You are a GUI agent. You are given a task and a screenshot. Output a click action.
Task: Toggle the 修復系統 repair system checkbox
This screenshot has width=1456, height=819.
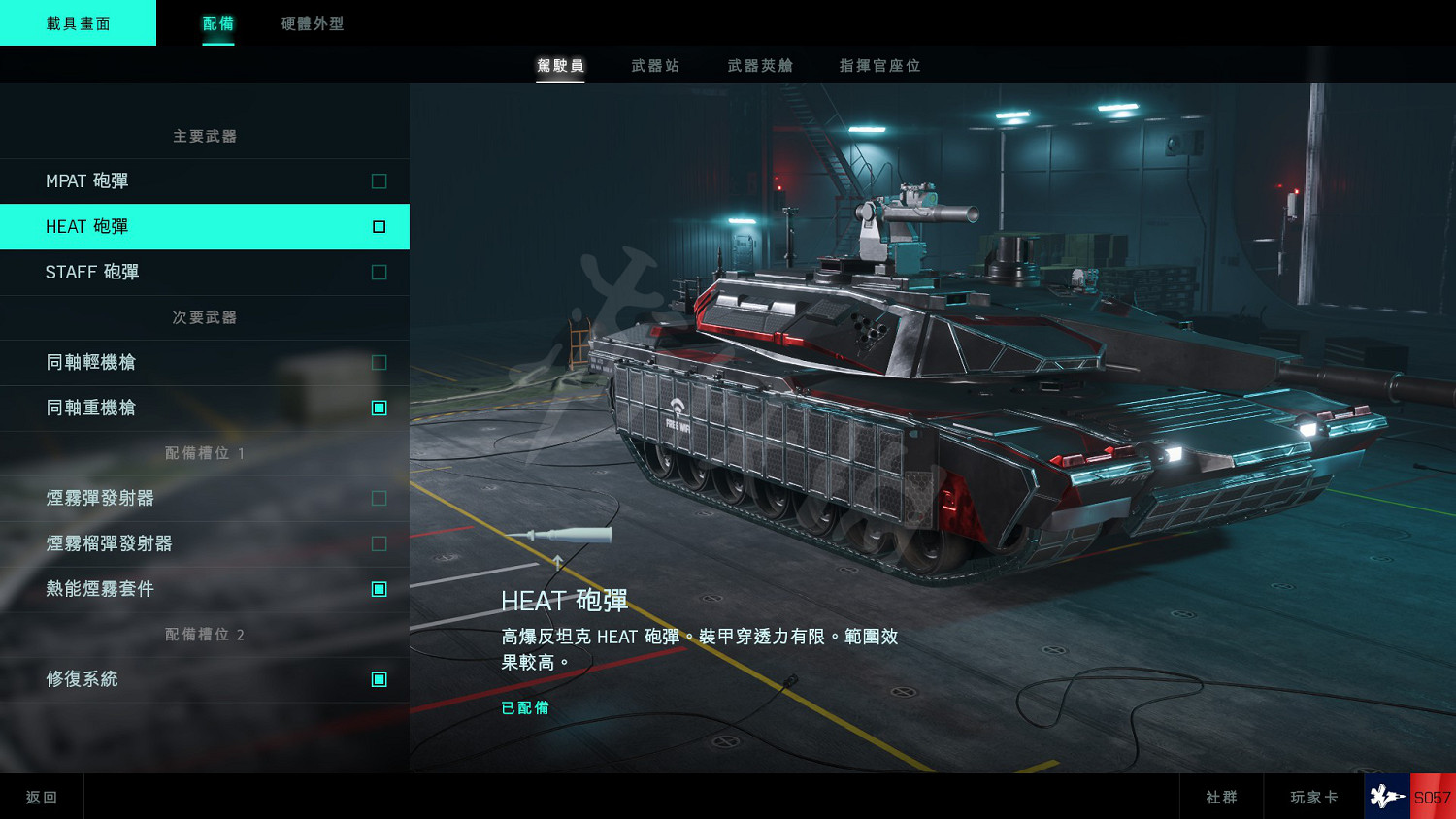[378, 679]
